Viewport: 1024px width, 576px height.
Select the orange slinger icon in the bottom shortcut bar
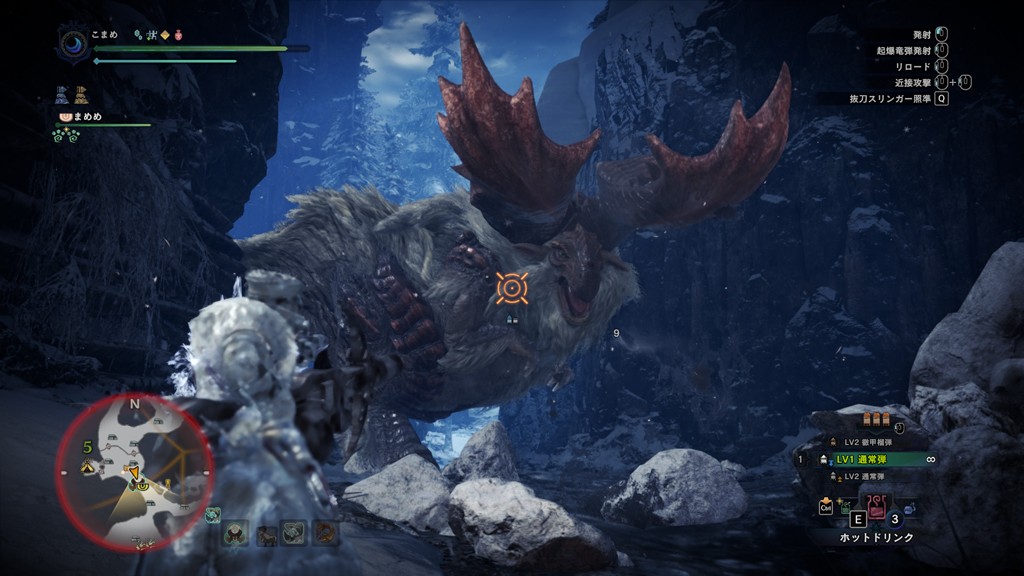[326, 533]
